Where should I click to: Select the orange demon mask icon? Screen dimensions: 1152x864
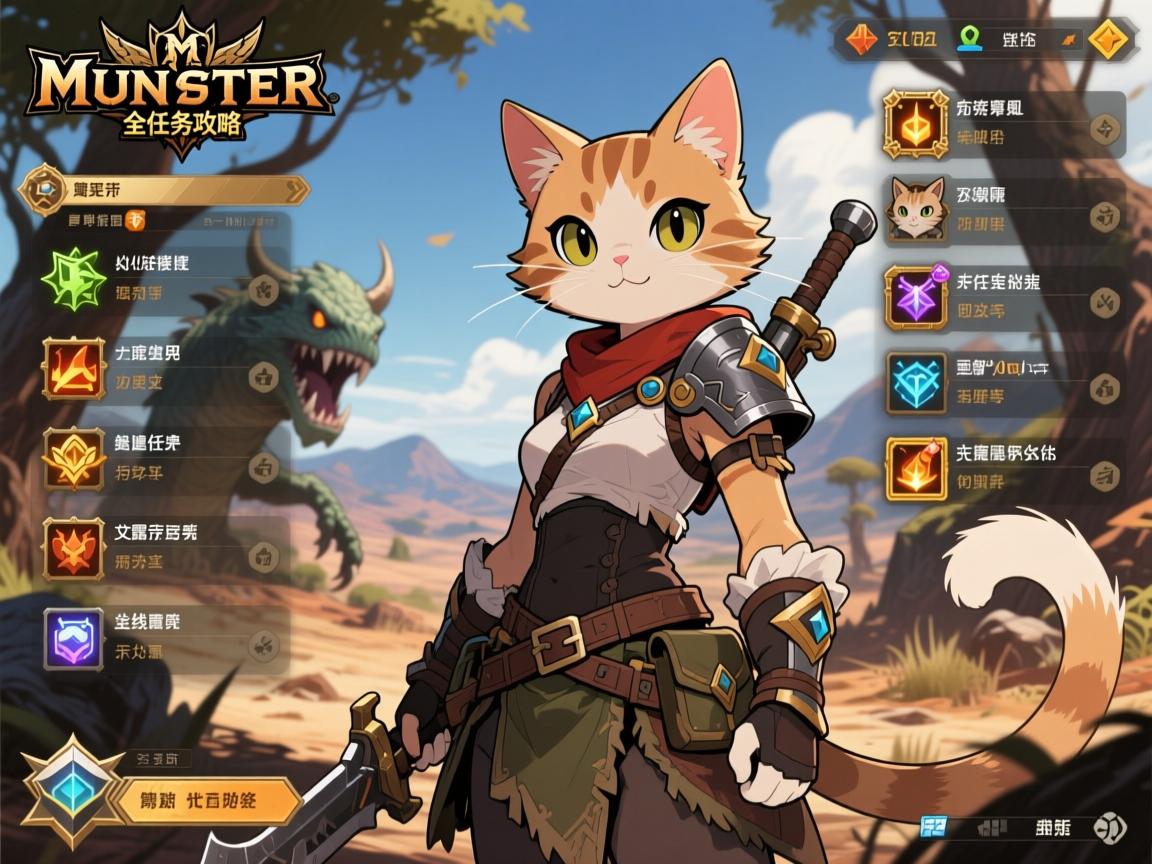coord(74,549)
